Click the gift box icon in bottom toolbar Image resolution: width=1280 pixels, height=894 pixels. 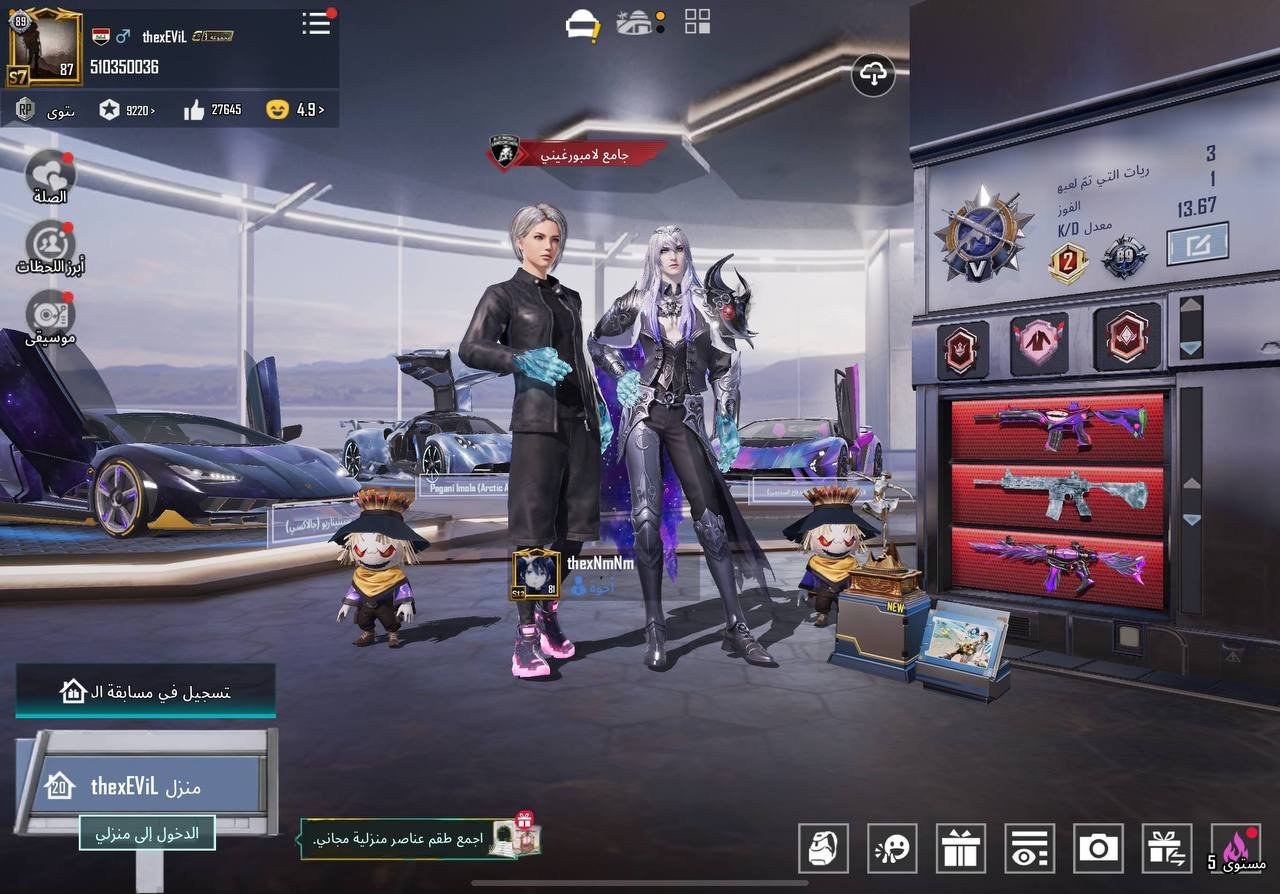click(960, 848)
